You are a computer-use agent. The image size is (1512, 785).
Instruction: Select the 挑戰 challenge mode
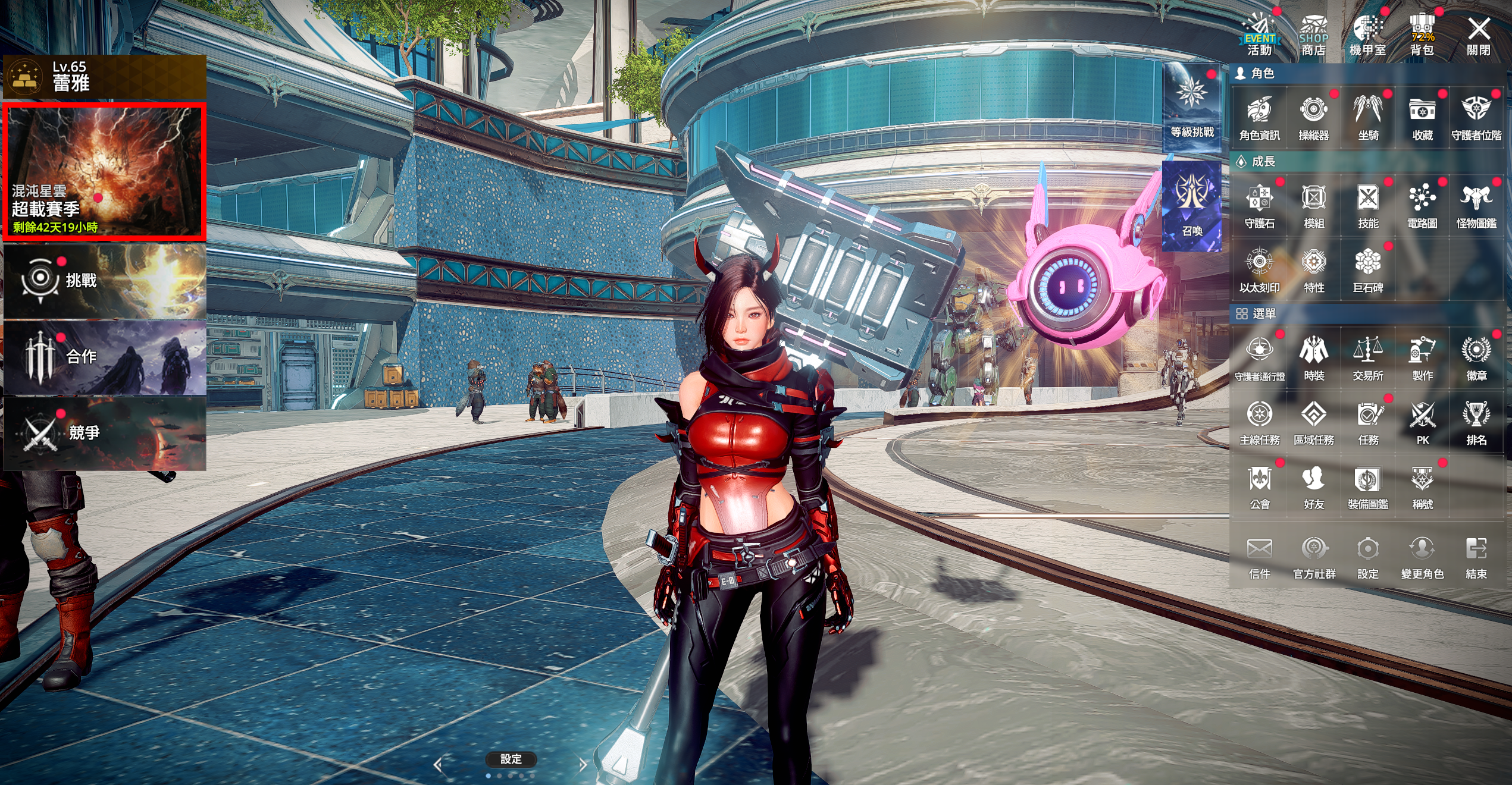[105, 281]
